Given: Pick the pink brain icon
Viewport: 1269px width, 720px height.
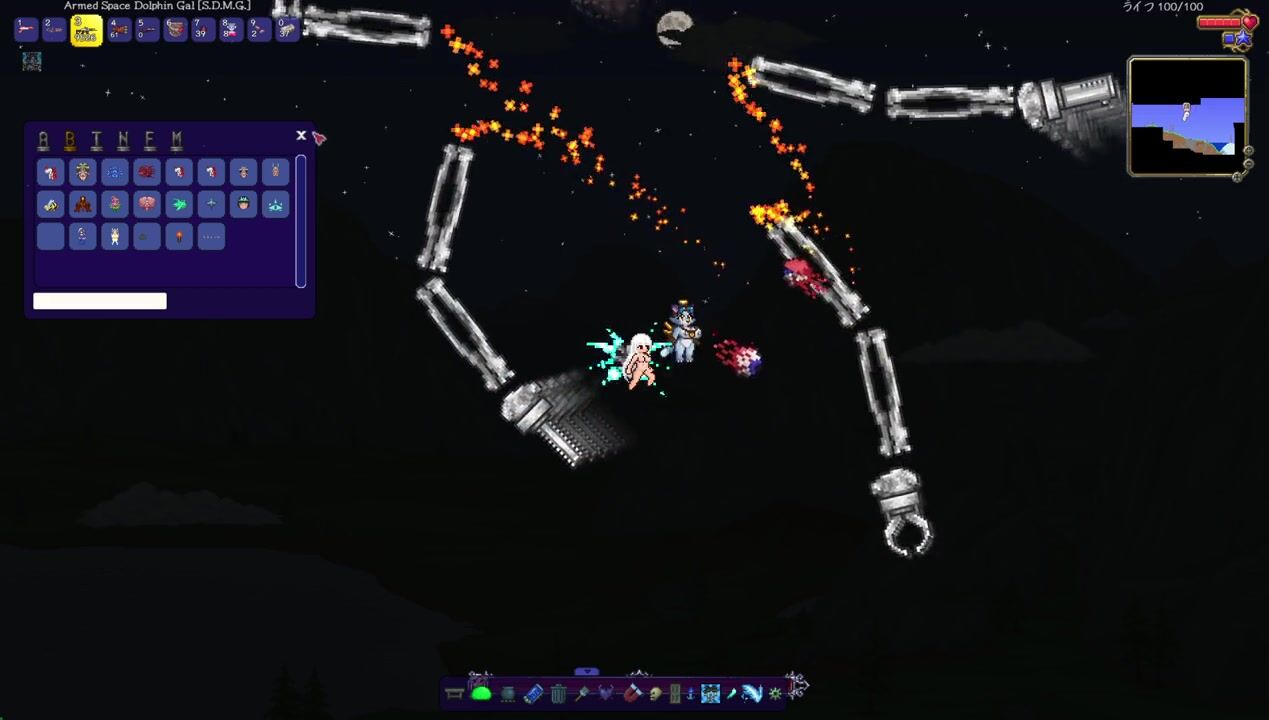Looking at the screenshot, I should coord(147,205).
